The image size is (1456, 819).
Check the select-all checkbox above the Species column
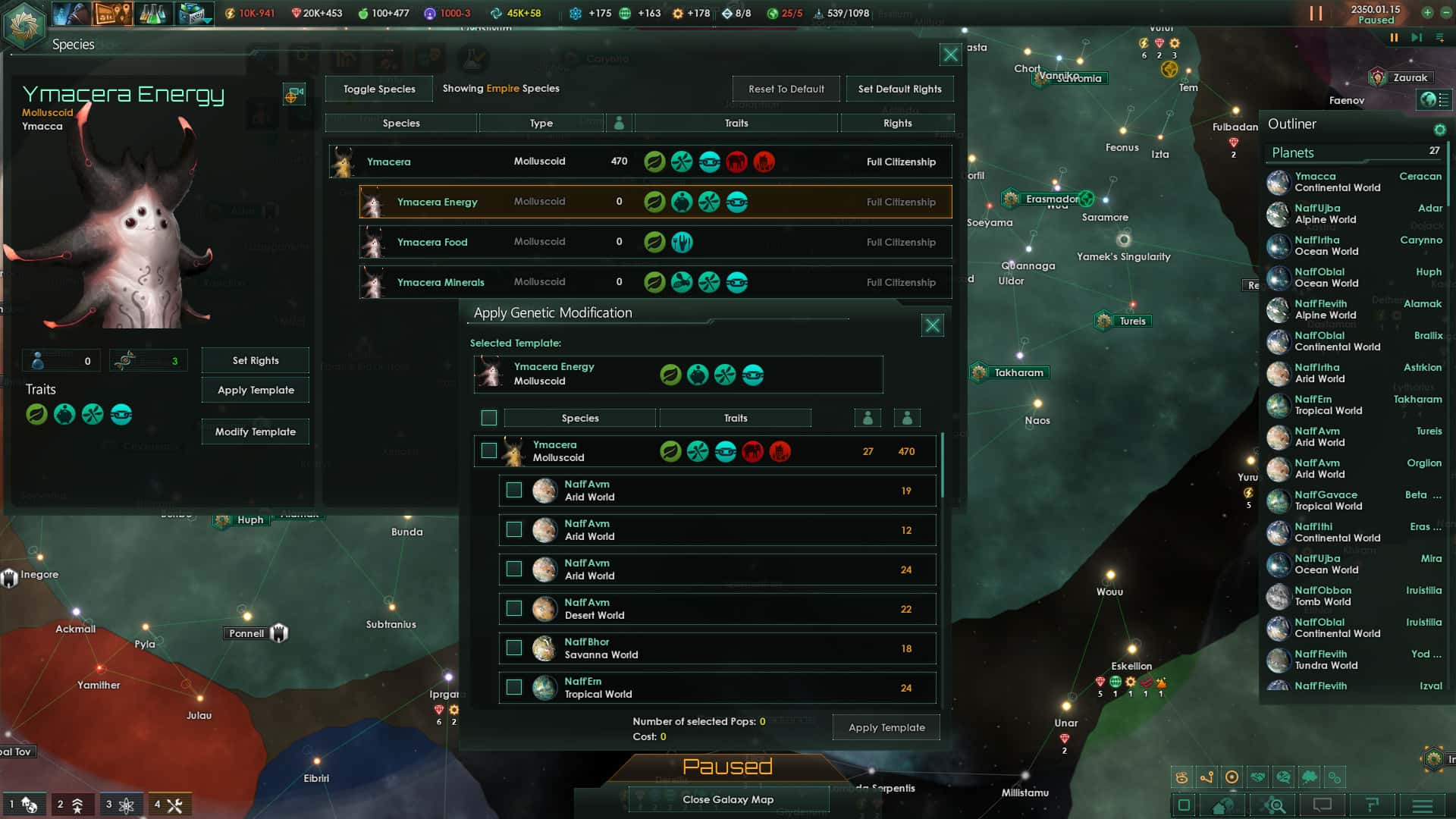tap(489, 418)
